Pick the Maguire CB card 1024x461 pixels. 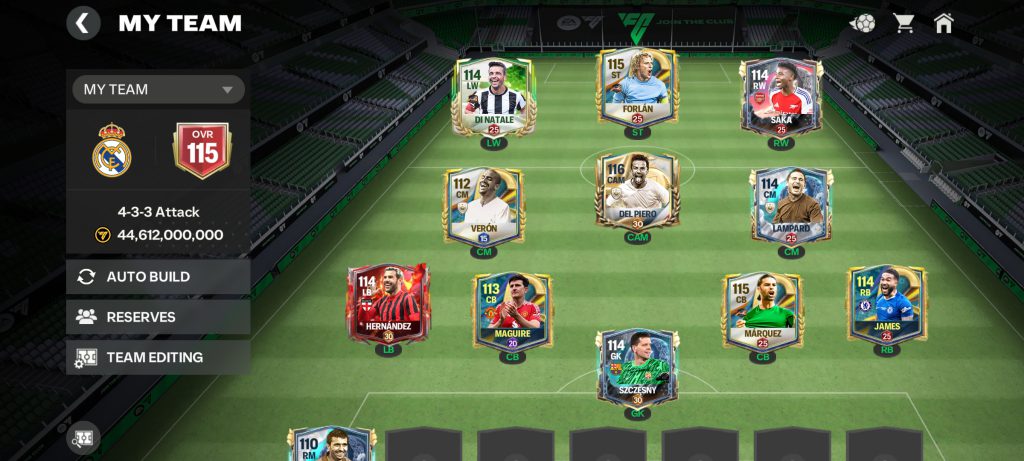click(512, 312)
